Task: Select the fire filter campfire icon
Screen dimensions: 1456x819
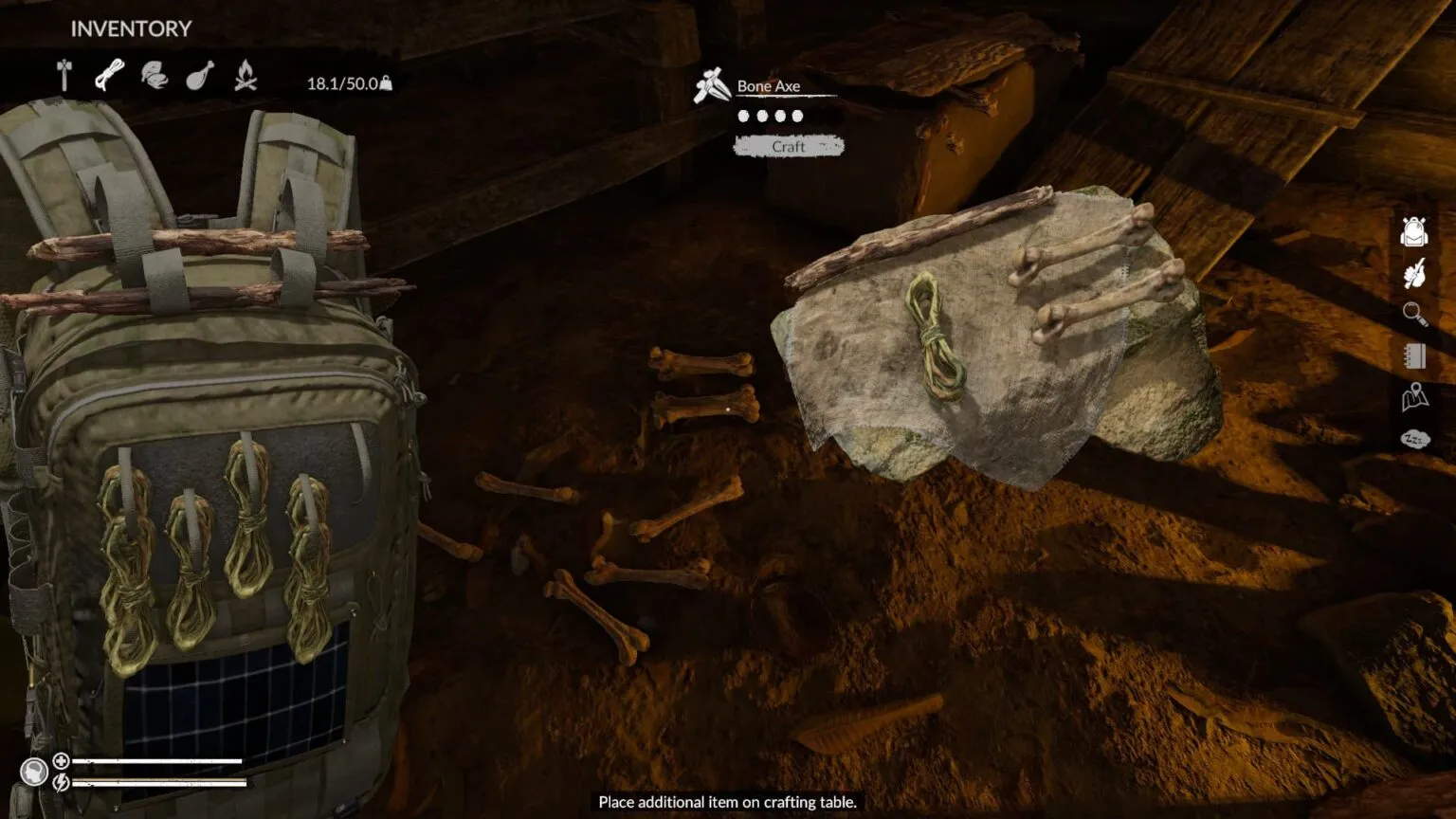Action: 246,76
